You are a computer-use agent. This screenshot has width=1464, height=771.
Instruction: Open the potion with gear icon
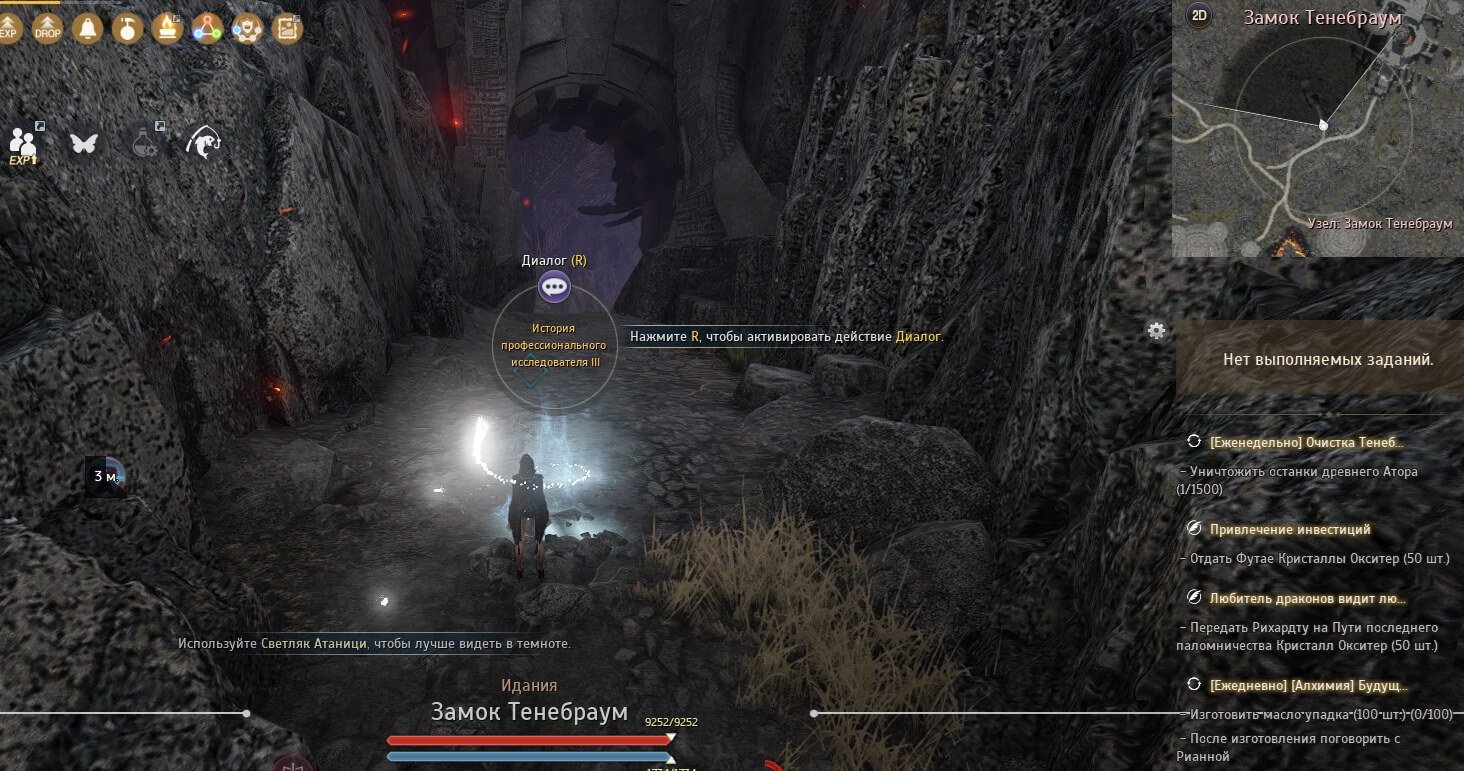click(x=146, y=141)
